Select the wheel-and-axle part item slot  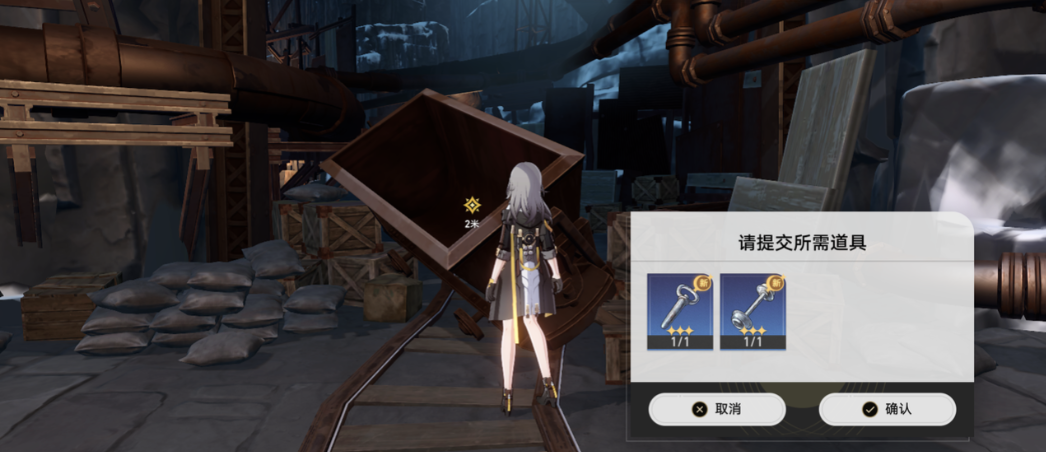click(752, 310)
